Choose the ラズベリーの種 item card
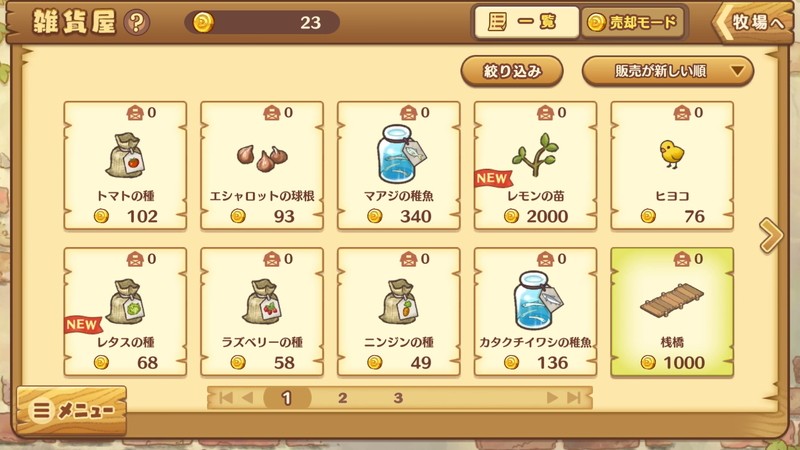Viewport: 800px width, 450px height. click(262, 312)
